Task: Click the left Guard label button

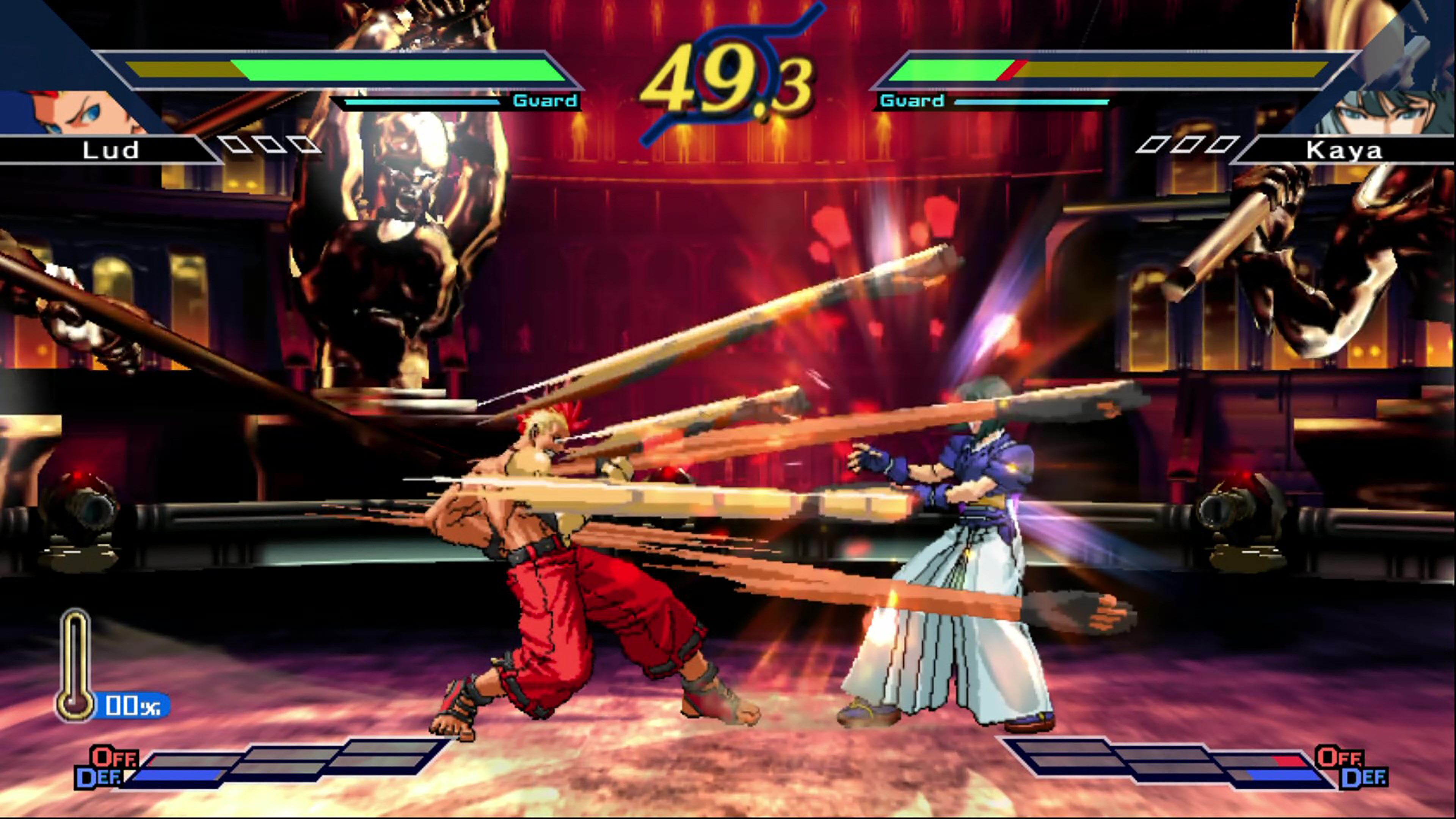Action: pyautogui.click(x=543, y=102)
